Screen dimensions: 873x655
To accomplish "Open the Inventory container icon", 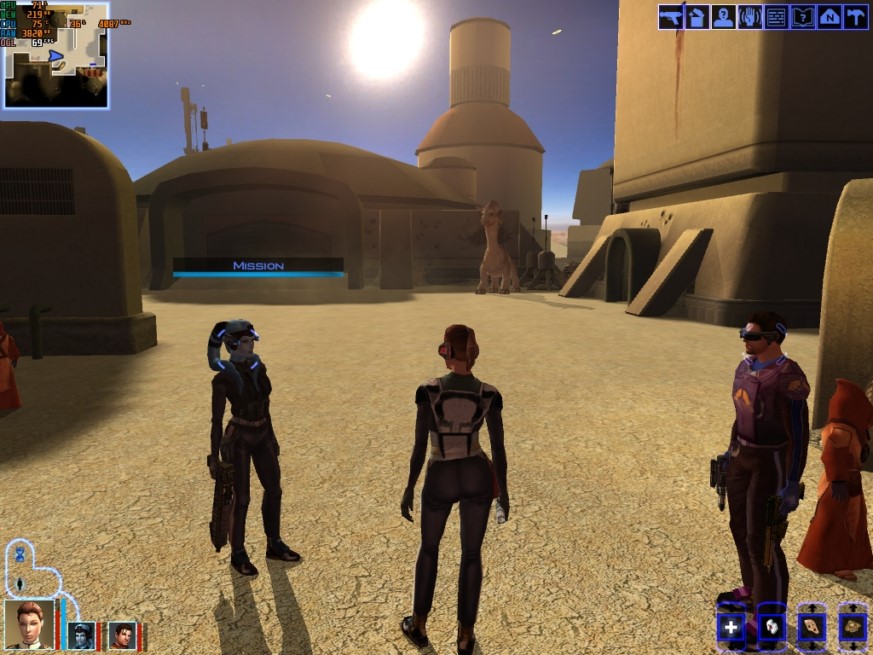I will click(697, 17).
